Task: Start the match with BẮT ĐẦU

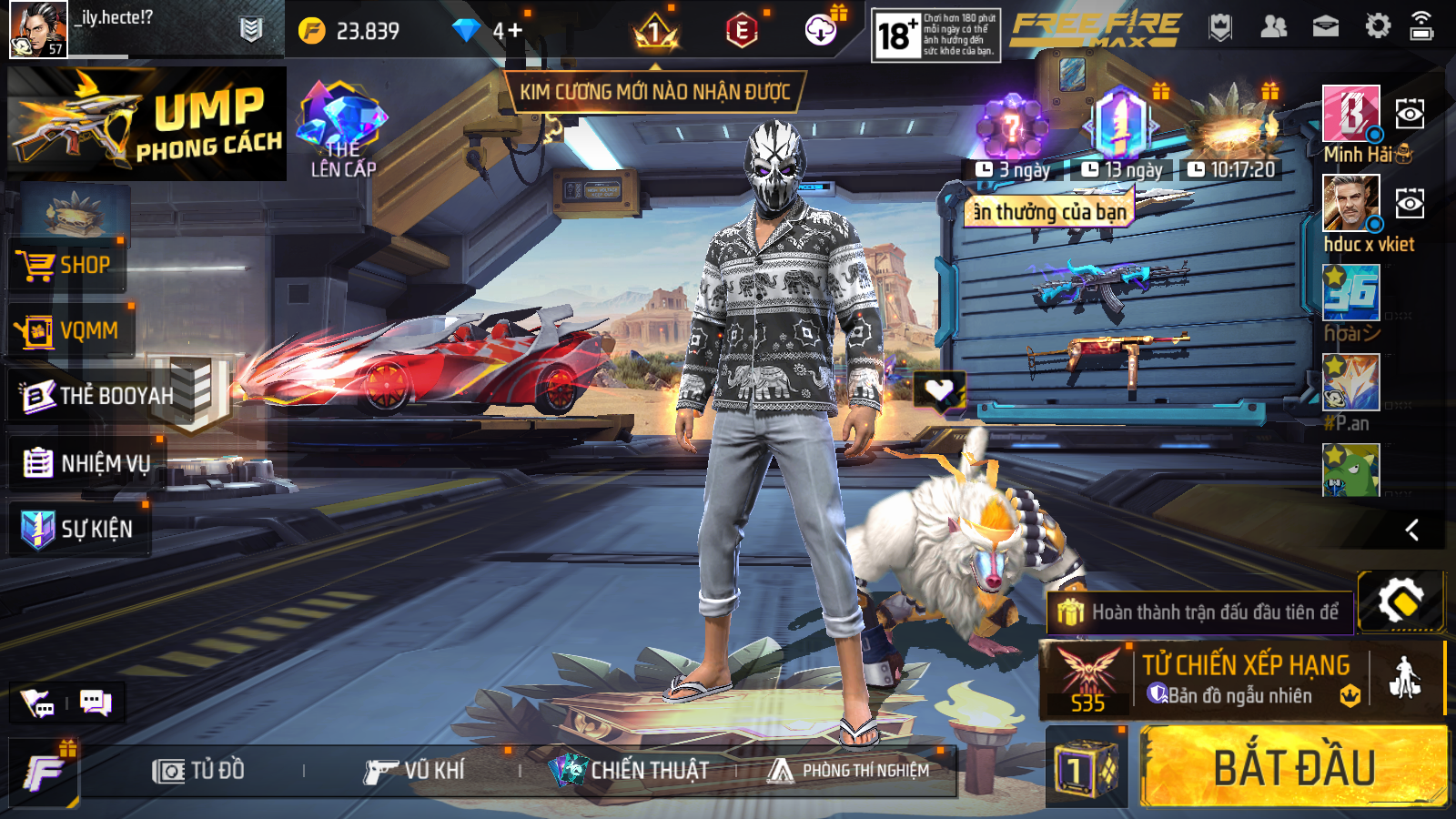Action: pyautogui.click(x=1293, y=766)
